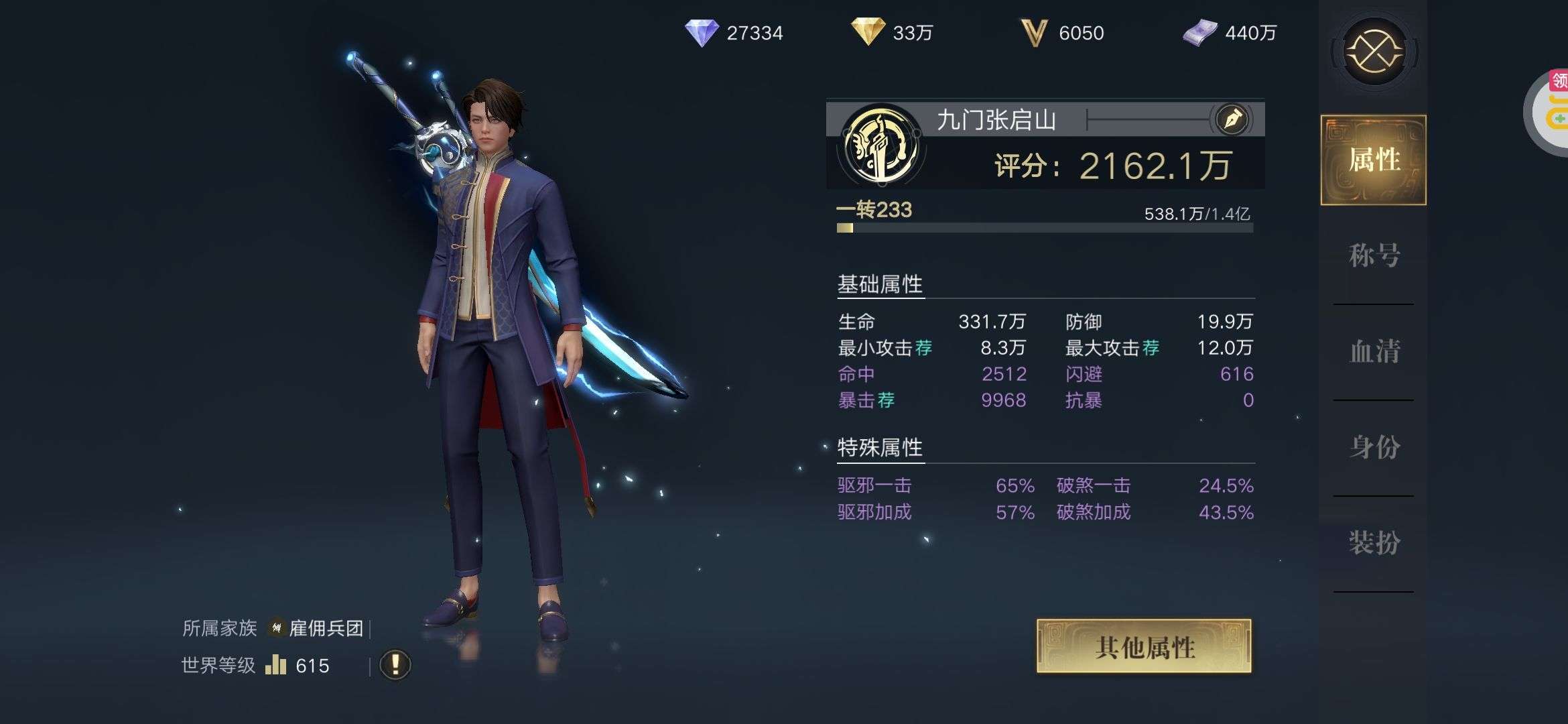Tap the purple diamond currency icon
1568x724 pixels.
click(x=701, y=33)
